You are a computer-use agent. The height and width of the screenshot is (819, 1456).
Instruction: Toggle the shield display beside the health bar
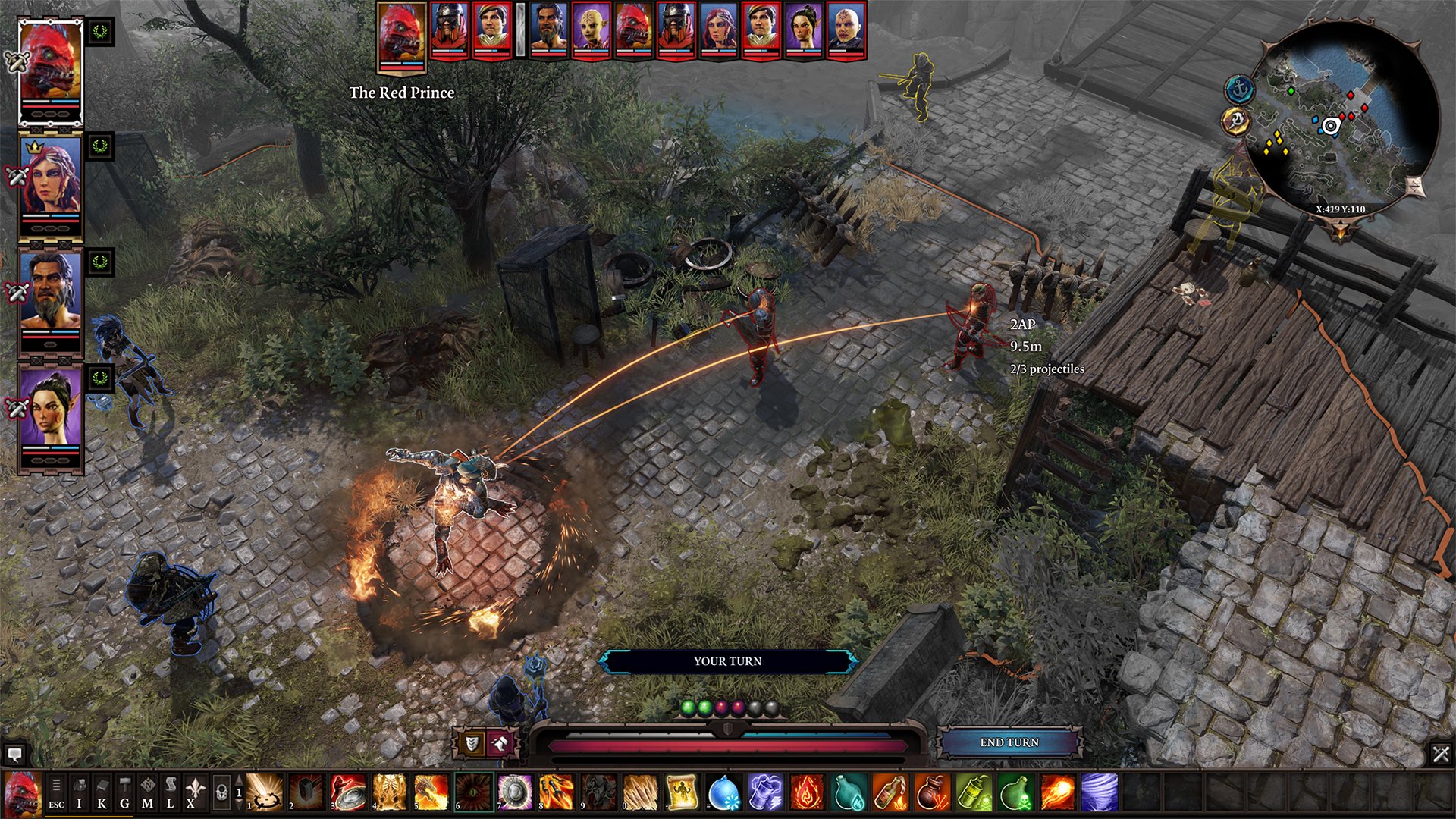[x=472, y=743]
